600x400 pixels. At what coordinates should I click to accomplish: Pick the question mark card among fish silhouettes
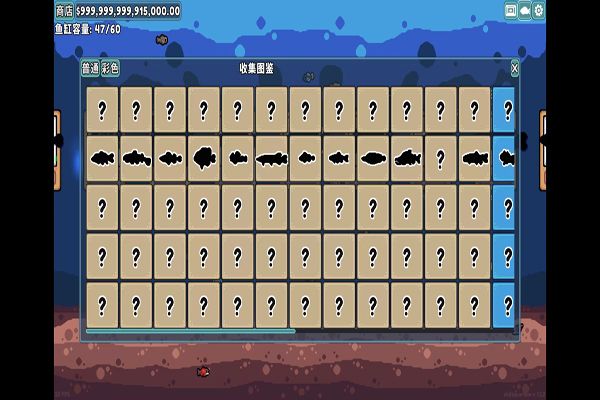[x=441, y=158]
